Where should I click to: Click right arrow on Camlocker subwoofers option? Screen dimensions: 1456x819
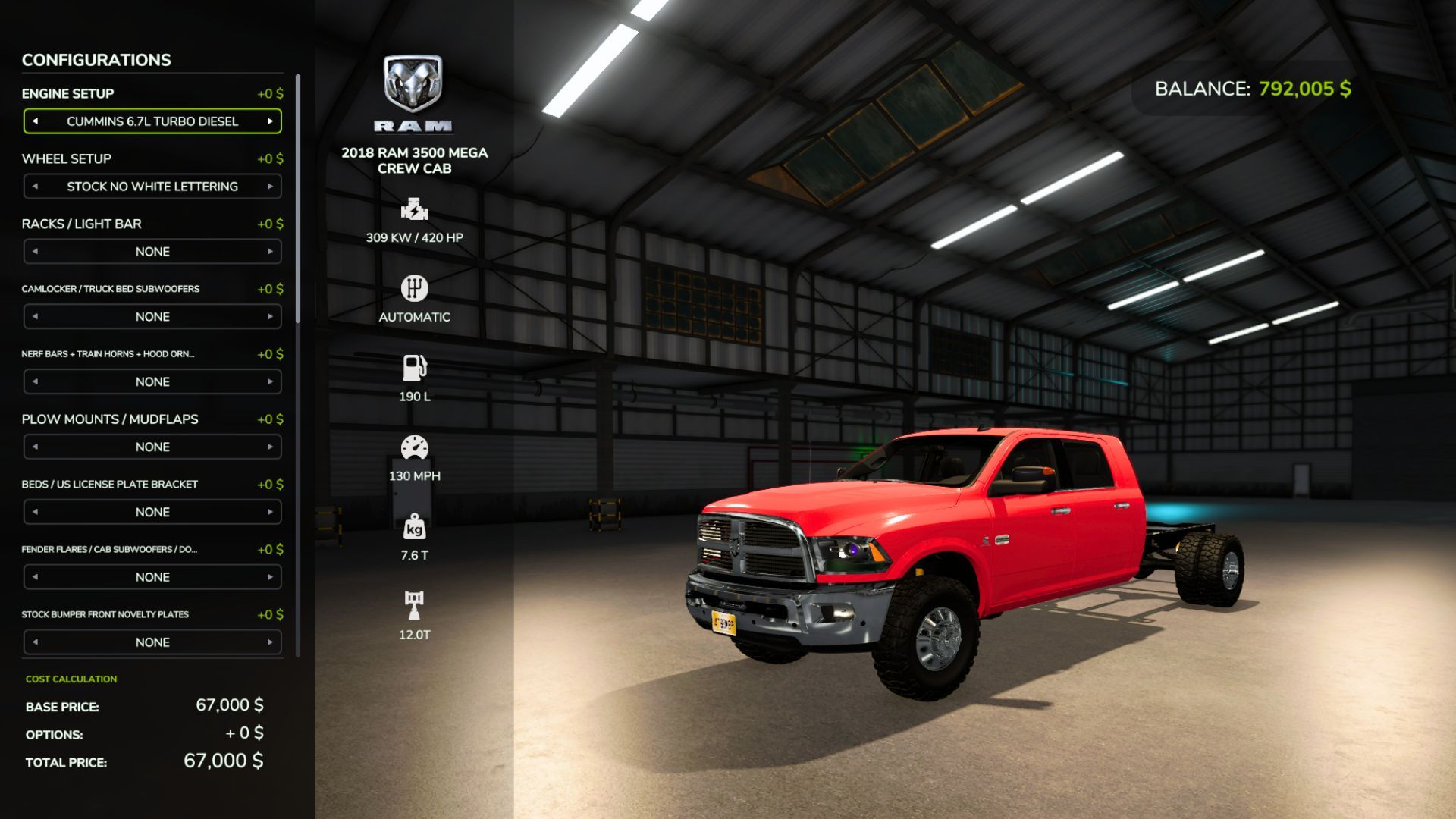(x=271, y=316)
